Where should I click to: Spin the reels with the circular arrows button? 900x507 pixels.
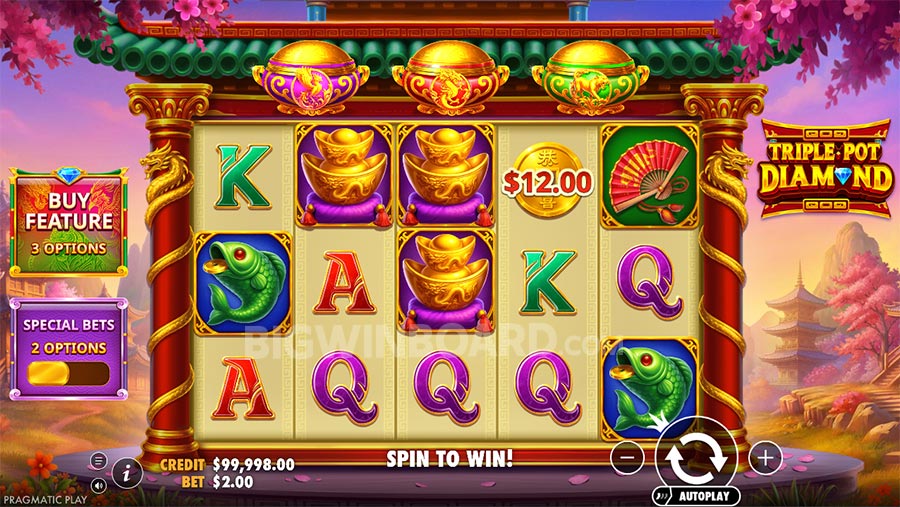[x=696, y=457]
